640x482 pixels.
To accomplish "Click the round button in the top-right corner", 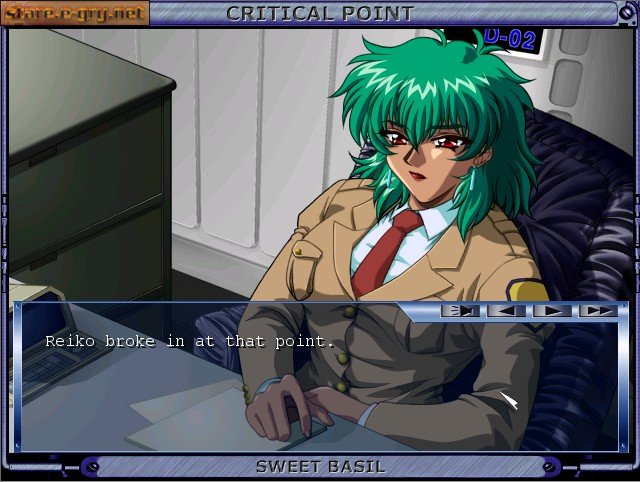I will (627, 12).
